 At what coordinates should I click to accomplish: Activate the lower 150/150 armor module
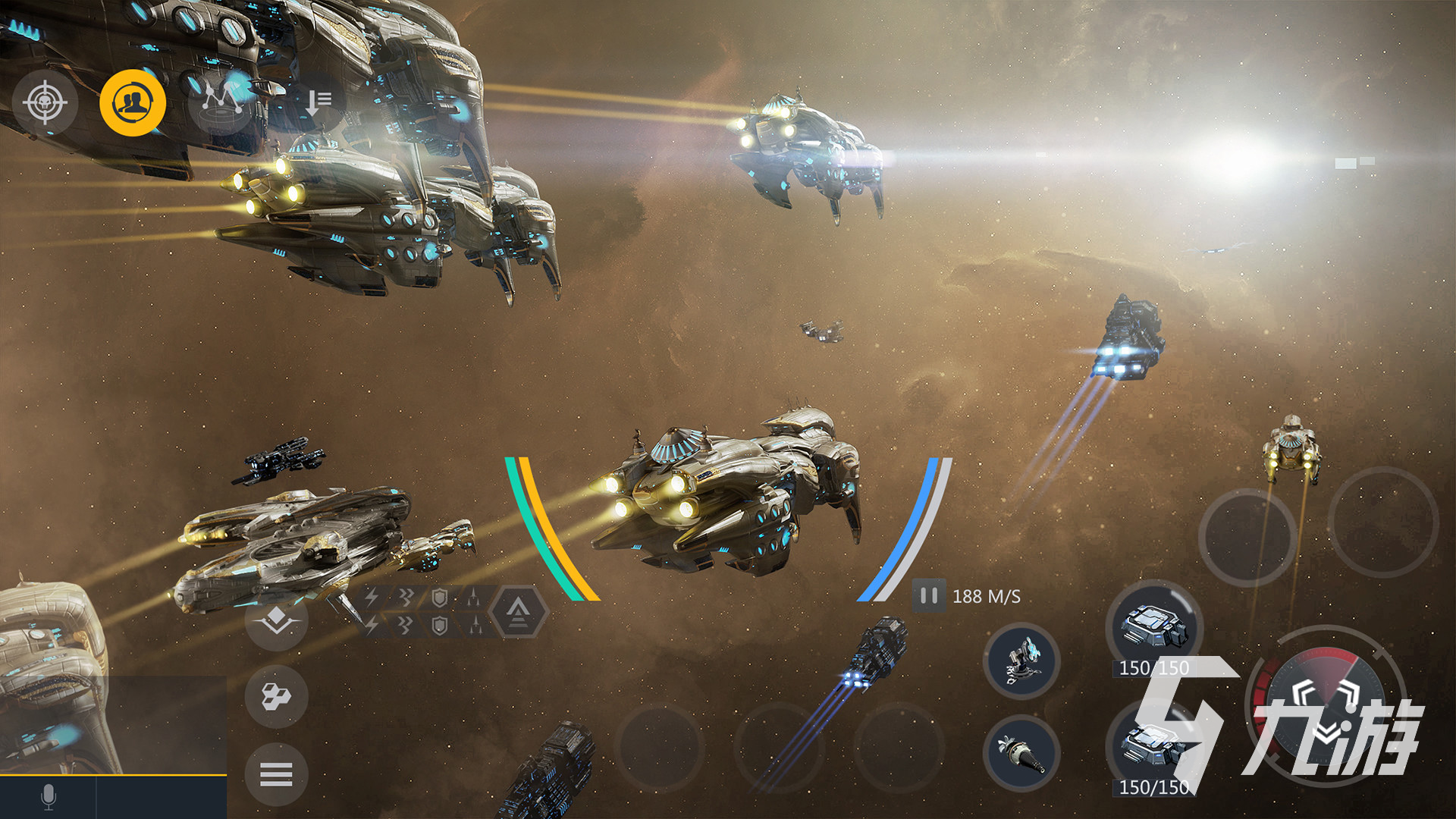(1152, 748)
